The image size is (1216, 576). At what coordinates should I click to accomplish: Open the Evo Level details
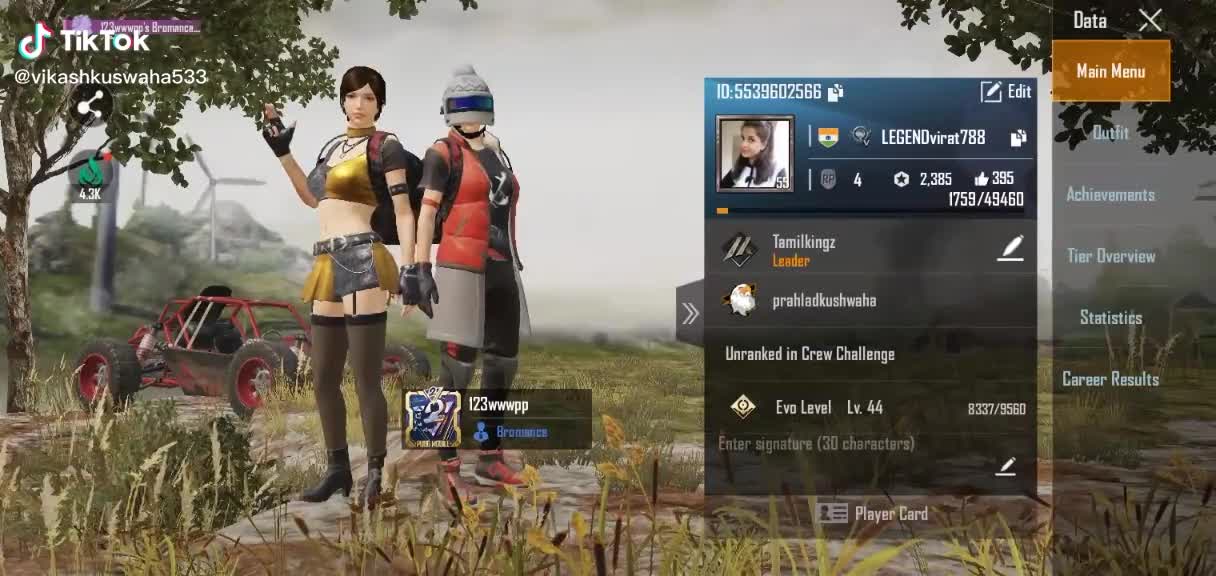click(870, 408)
